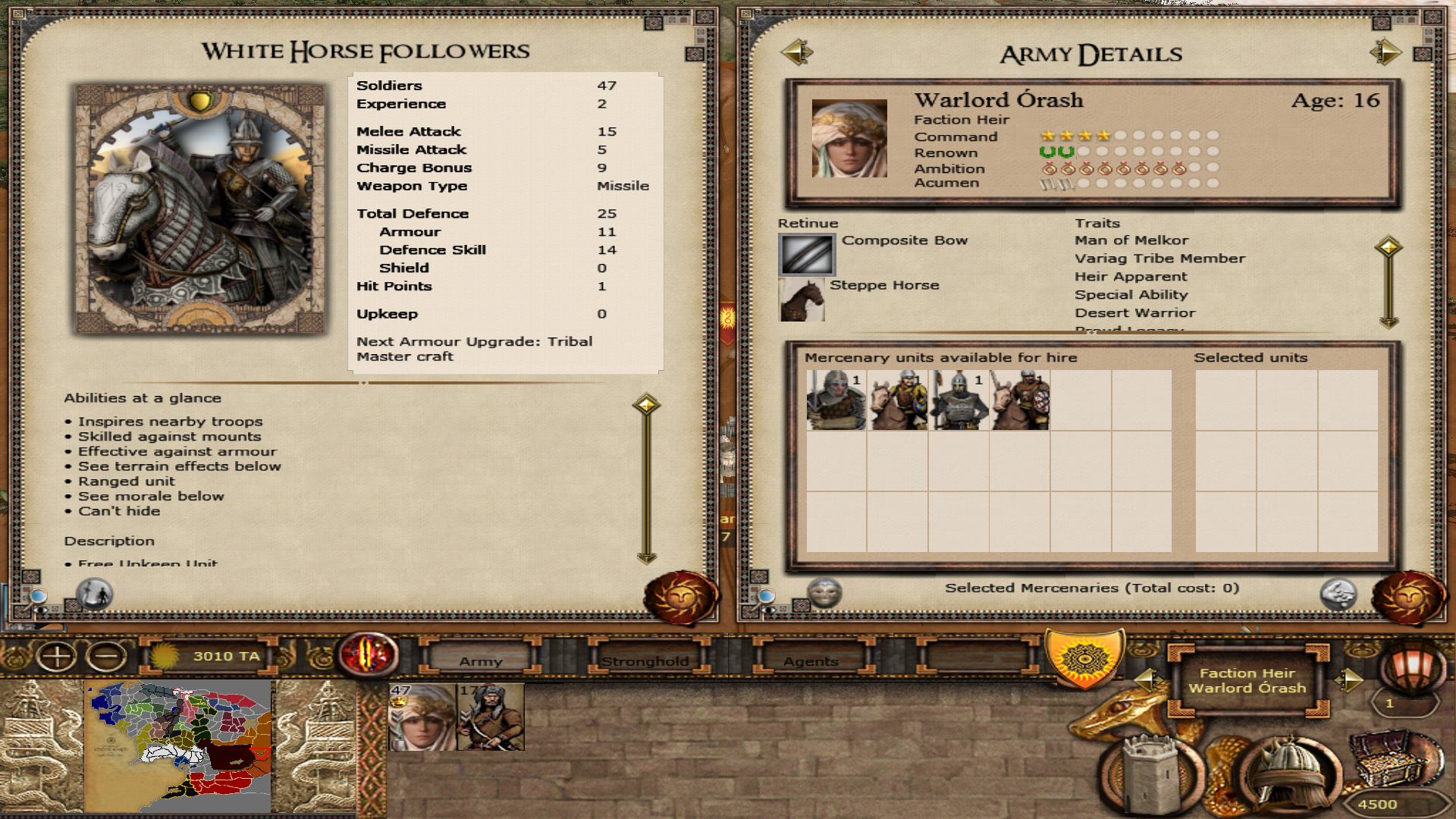
Task: Open the Stronghold tab
Action: [645, 661]
